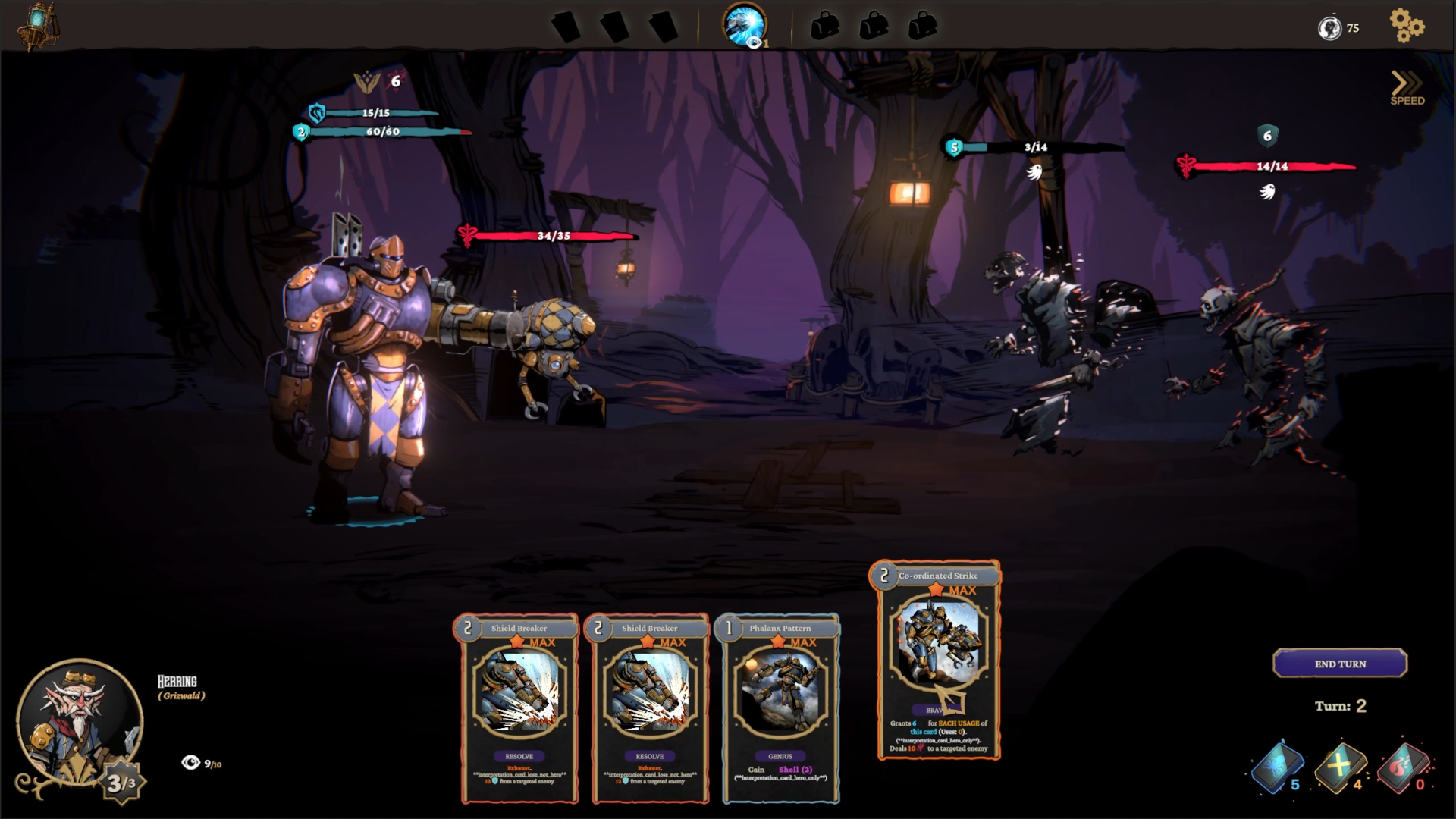
Task: View the yellow plus card pile
Action: [x=1340, y=767]
